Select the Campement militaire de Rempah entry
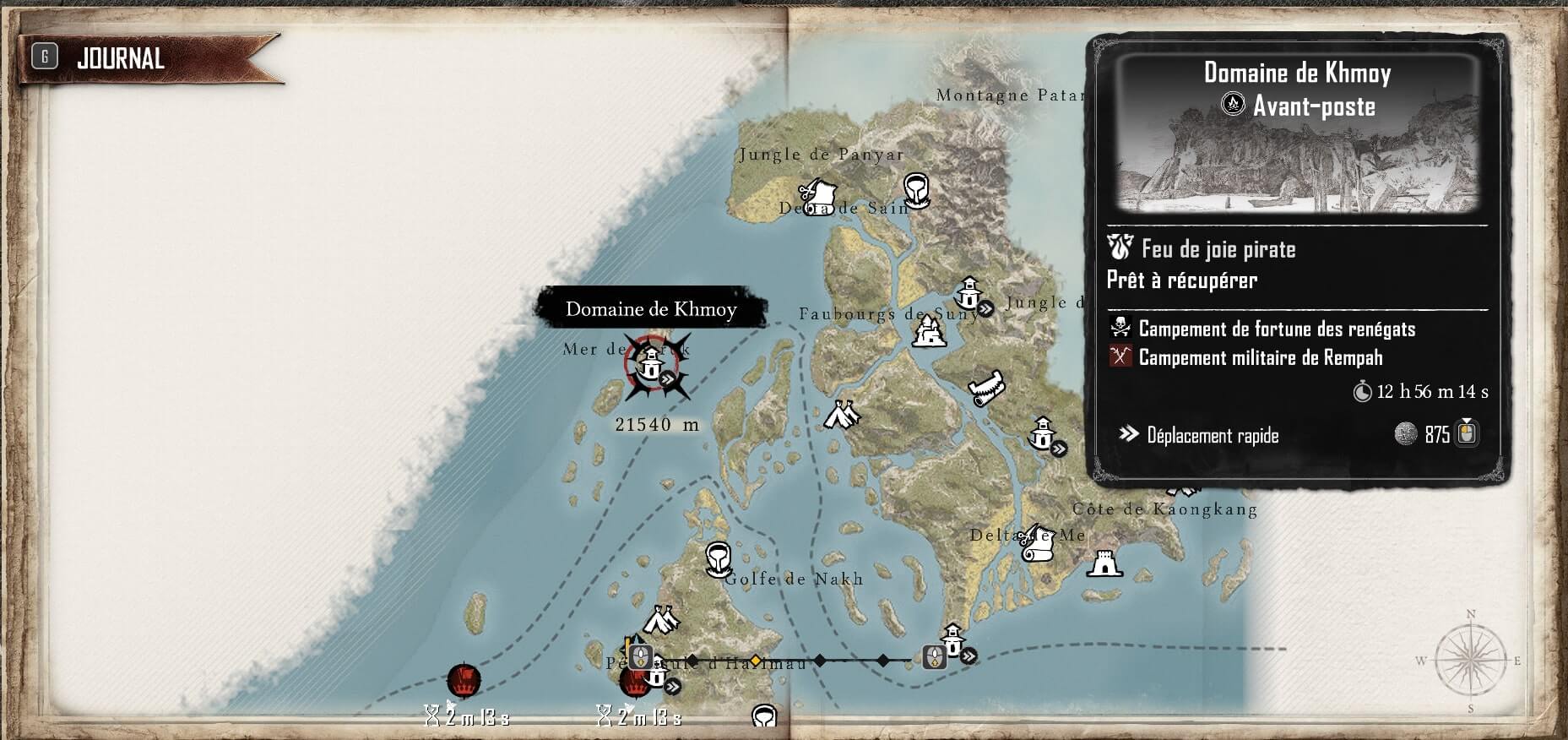 point(1260,357)
